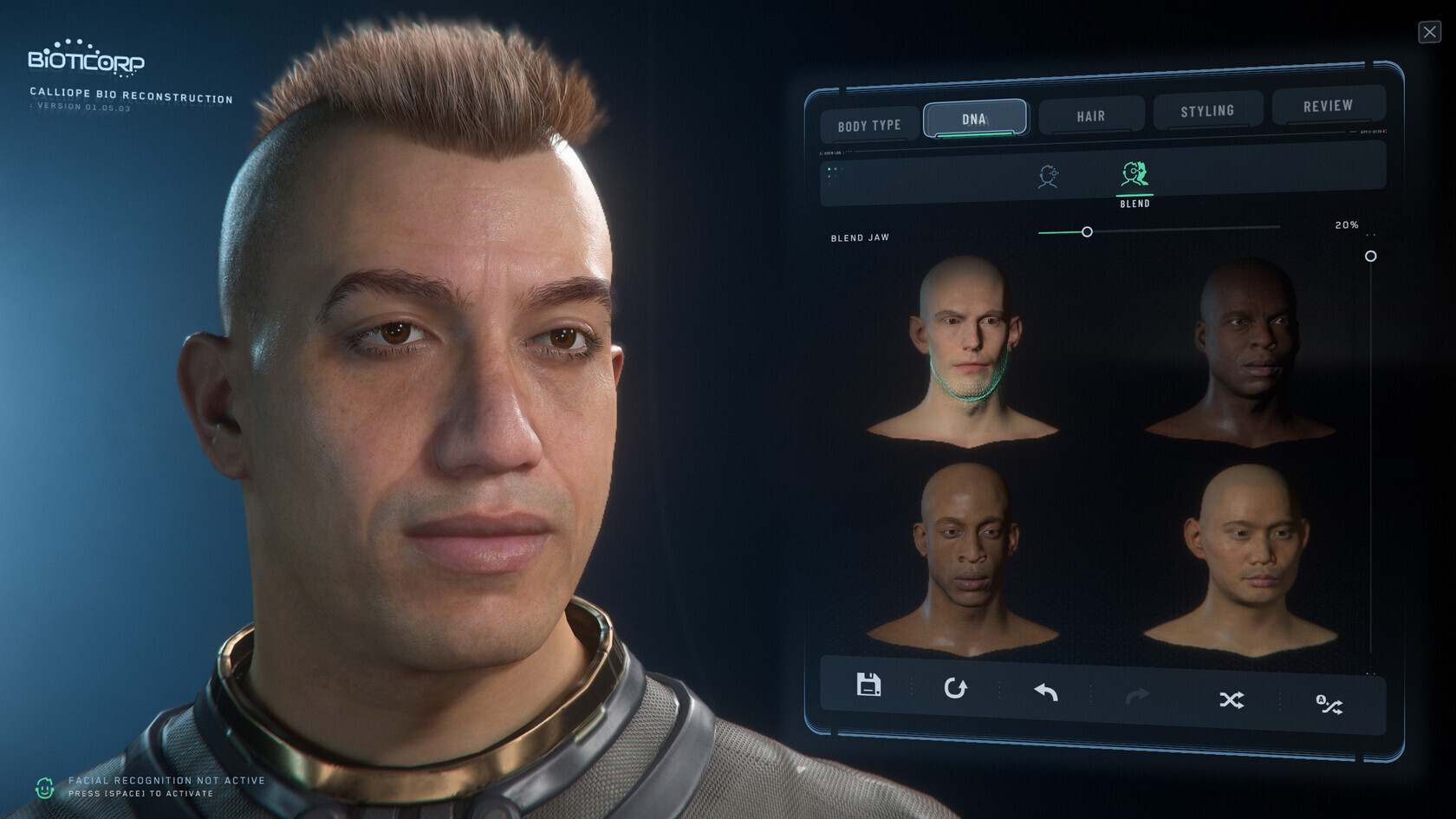Select the DNA tab
This screenshot has height=819, width=1456.
(x=974, y=119)
